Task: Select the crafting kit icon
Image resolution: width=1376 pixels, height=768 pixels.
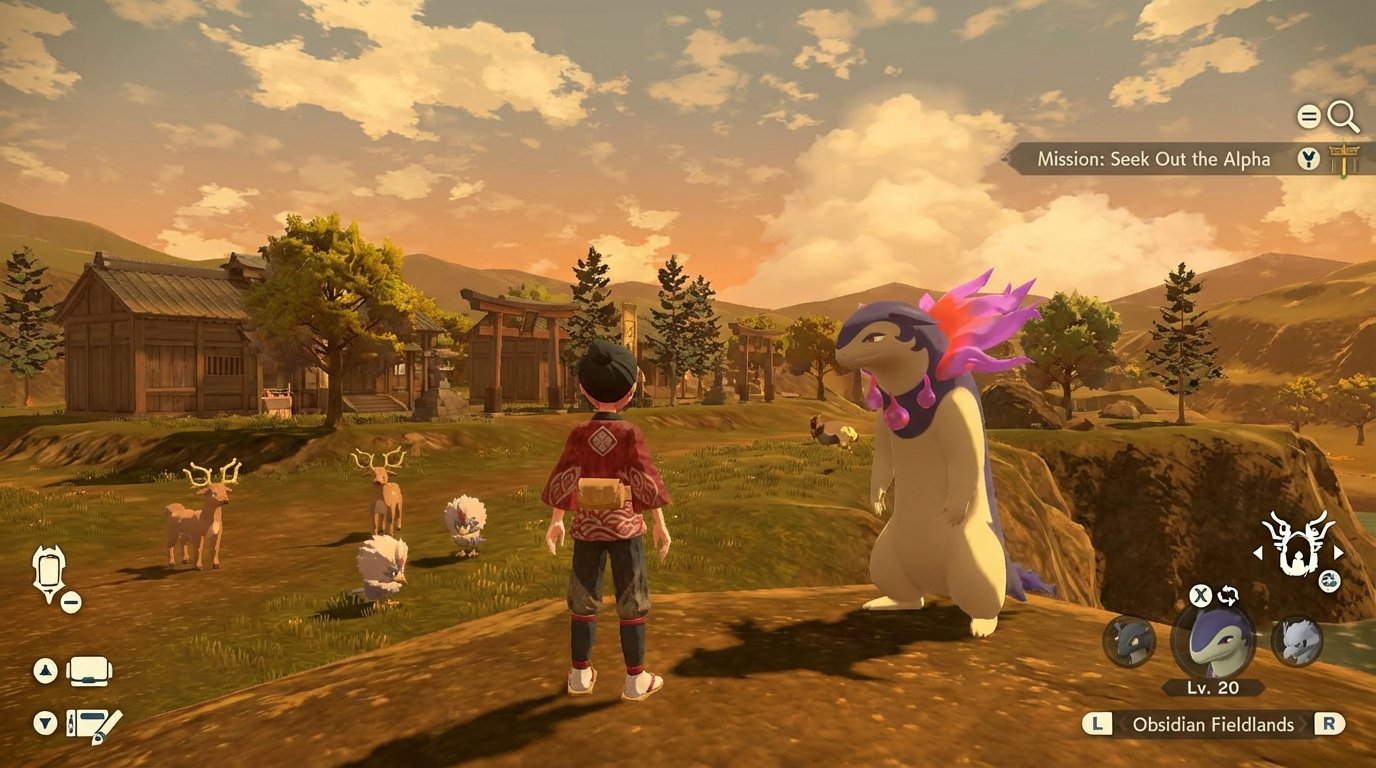Action: pyautogui.click(x=89, y=724)
